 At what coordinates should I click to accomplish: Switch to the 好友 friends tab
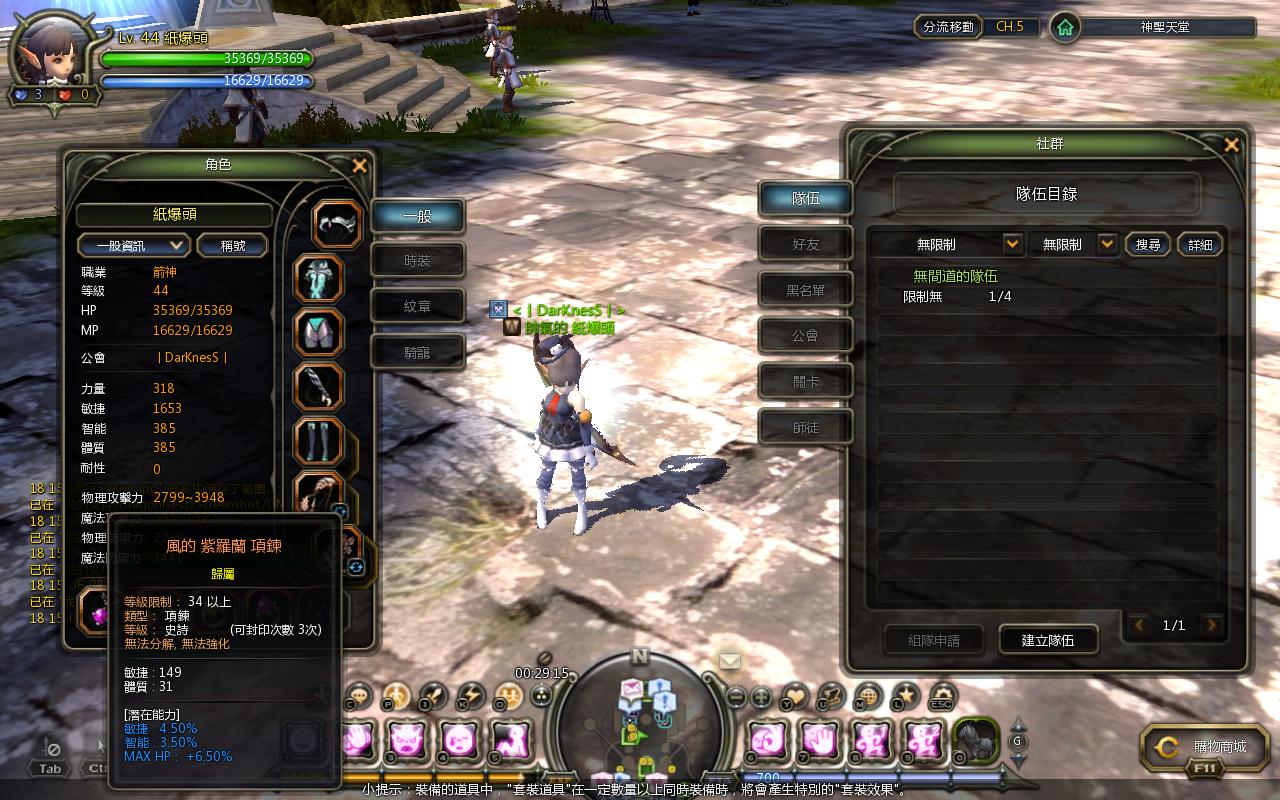[x=805, y=244]
